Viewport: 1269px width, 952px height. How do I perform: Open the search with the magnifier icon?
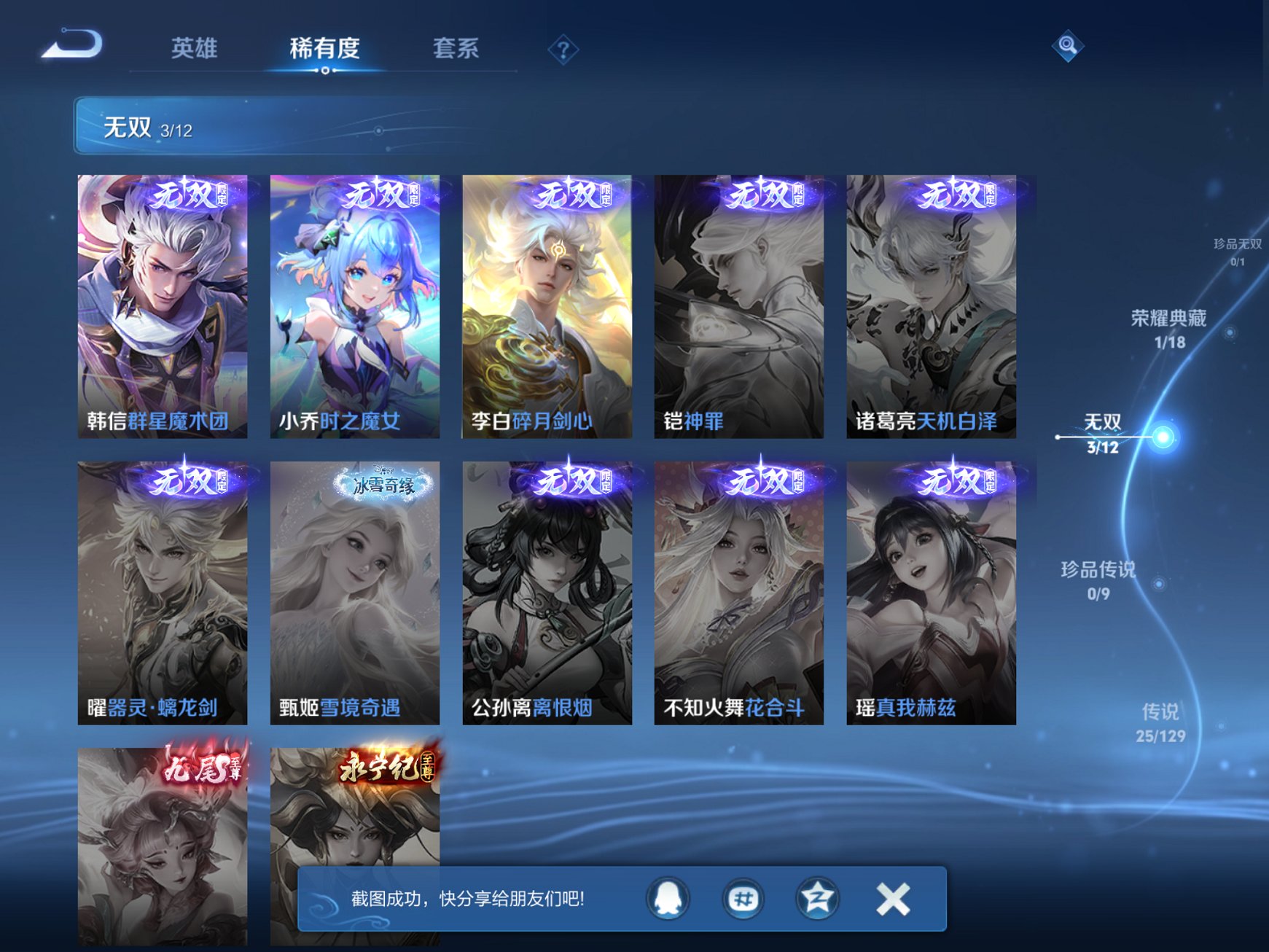(1067, 46)
